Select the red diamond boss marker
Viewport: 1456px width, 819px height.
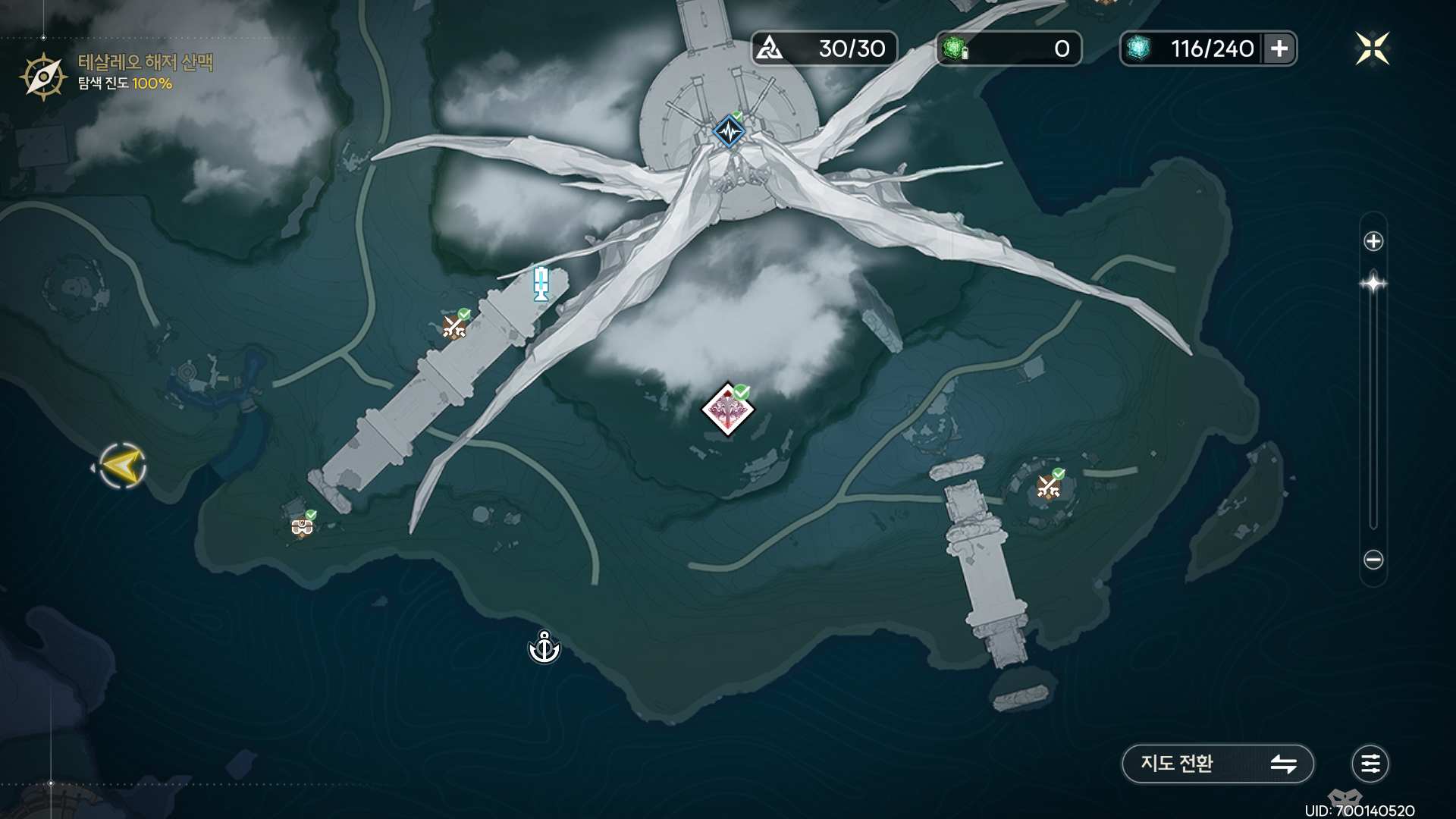click(x=728, y=410)
